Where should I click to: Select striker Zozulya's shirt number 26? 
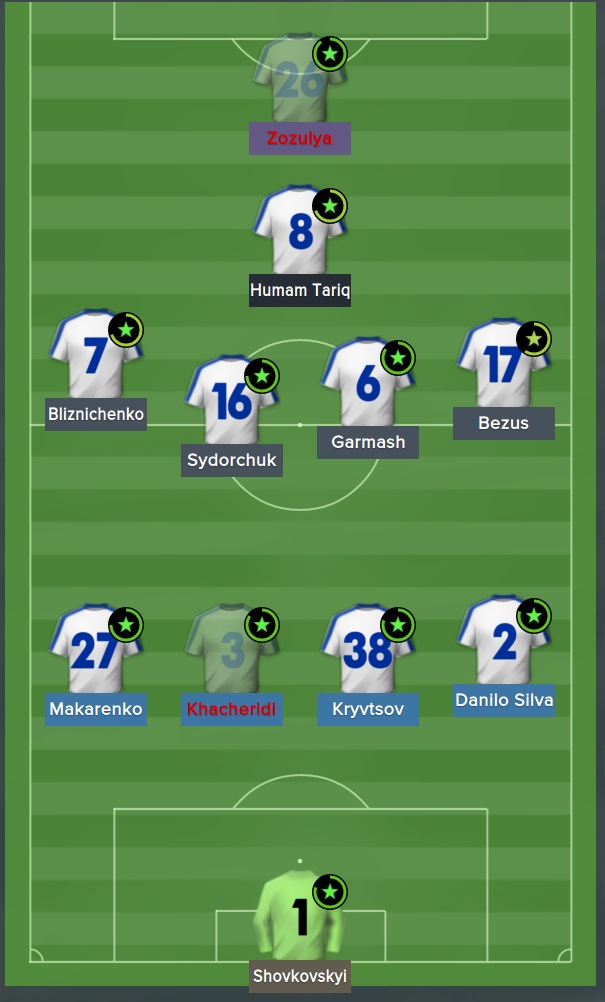click(x=299, y=82)
